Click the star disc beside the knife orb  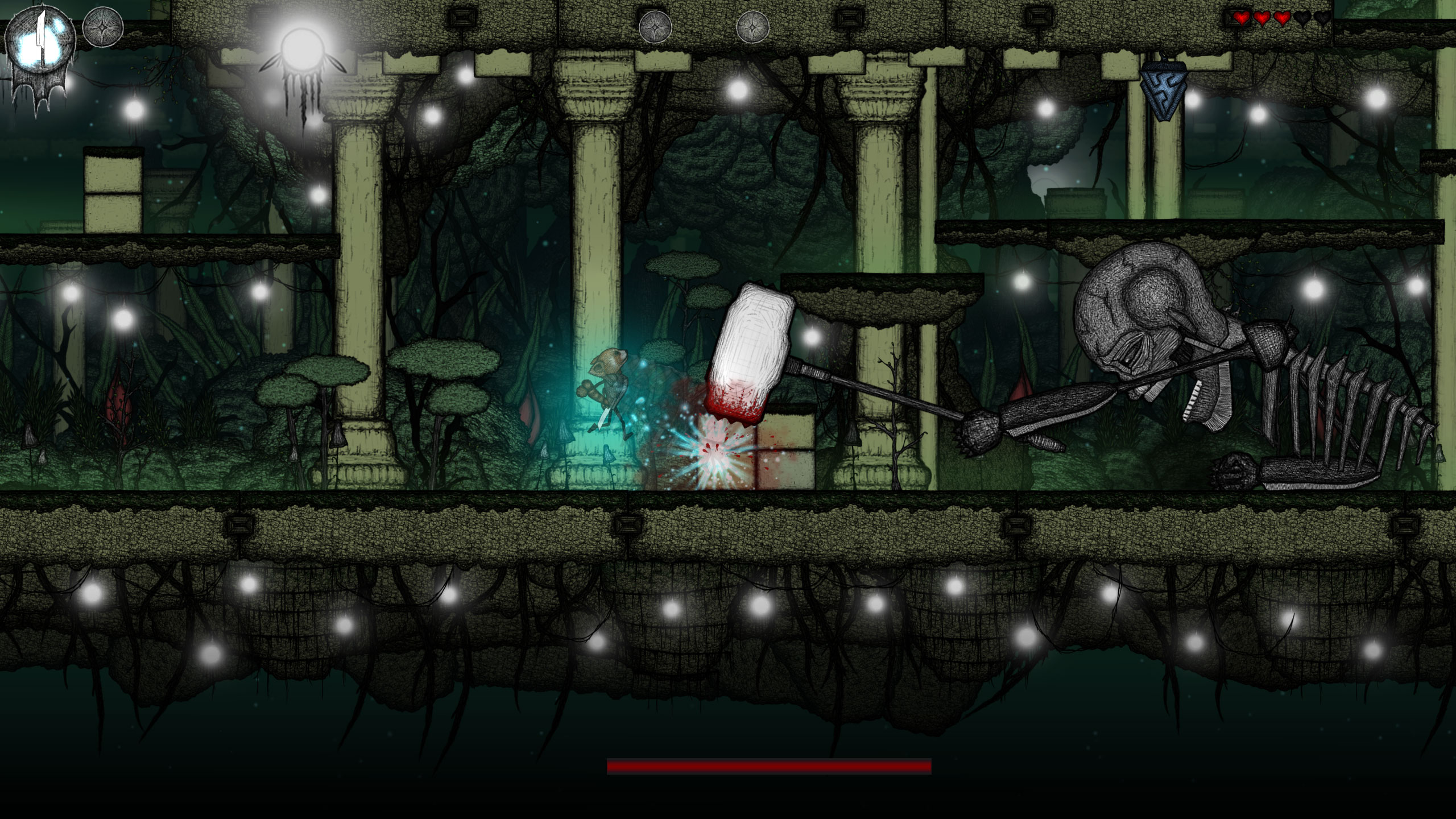click(x=103, y=27)
